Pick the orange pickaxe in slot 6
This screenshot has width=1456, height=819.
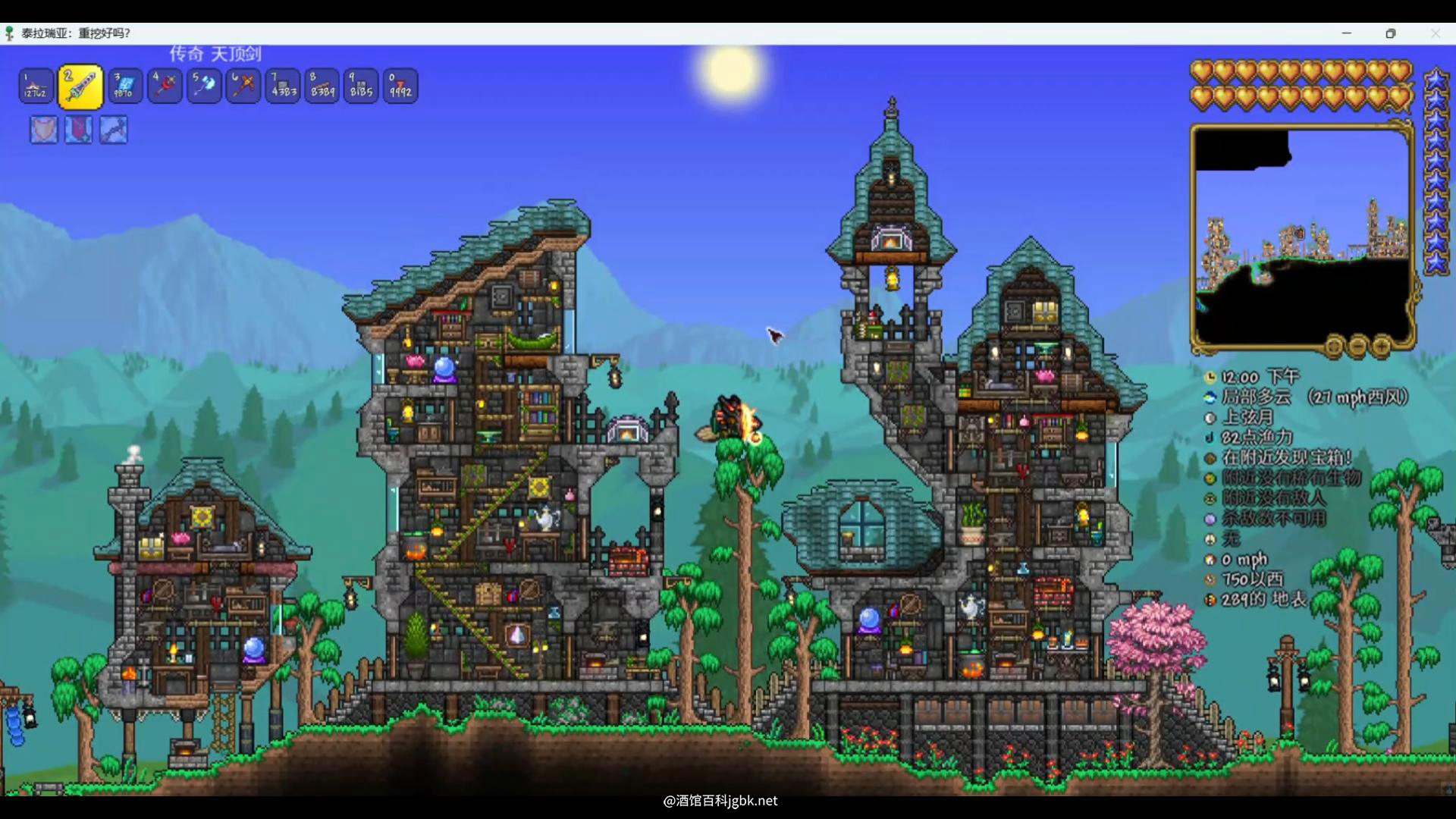(243, 86)
